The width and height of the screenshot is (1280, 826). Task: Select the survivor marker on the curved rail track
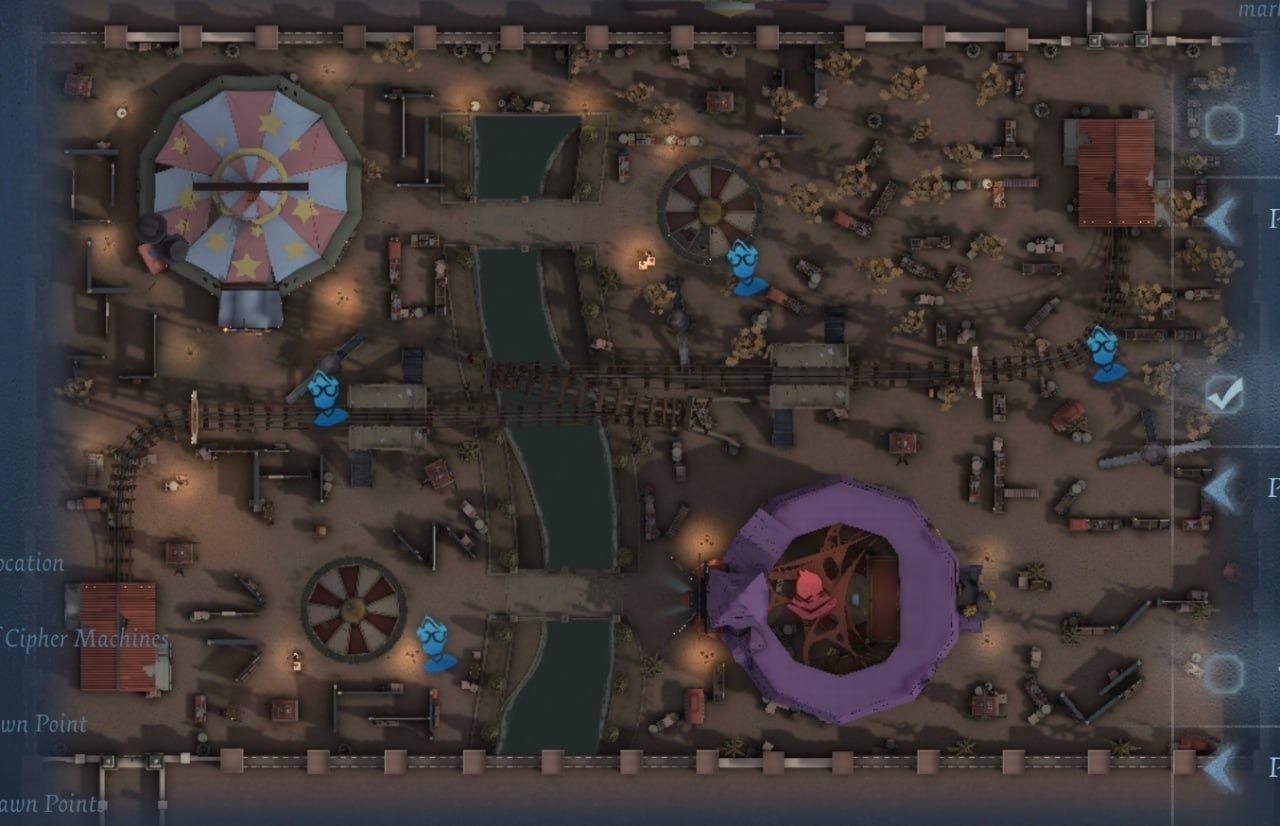1105,353
